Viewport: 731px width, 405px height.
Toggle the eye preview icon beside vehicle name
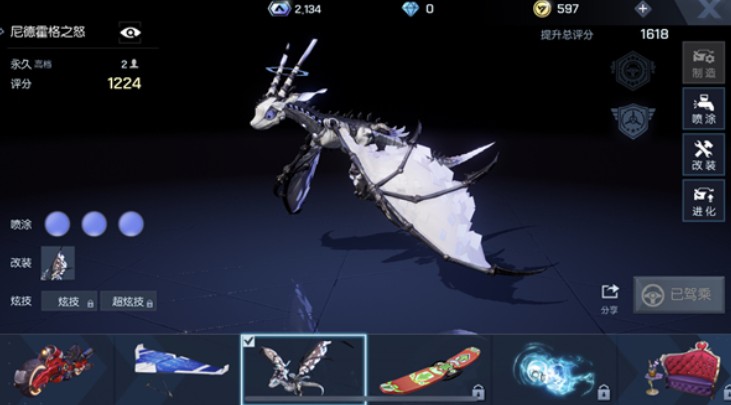pyautogui.click(x=130, y=32)
